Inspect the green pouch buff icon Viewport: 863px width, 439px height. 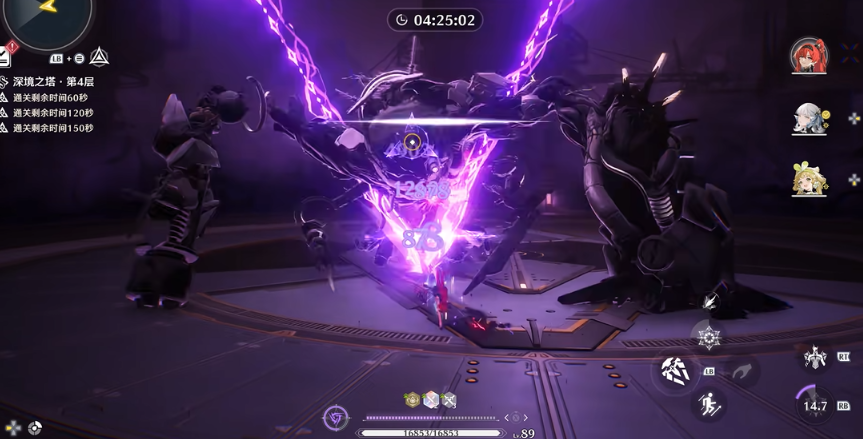(x=411, y=399)
